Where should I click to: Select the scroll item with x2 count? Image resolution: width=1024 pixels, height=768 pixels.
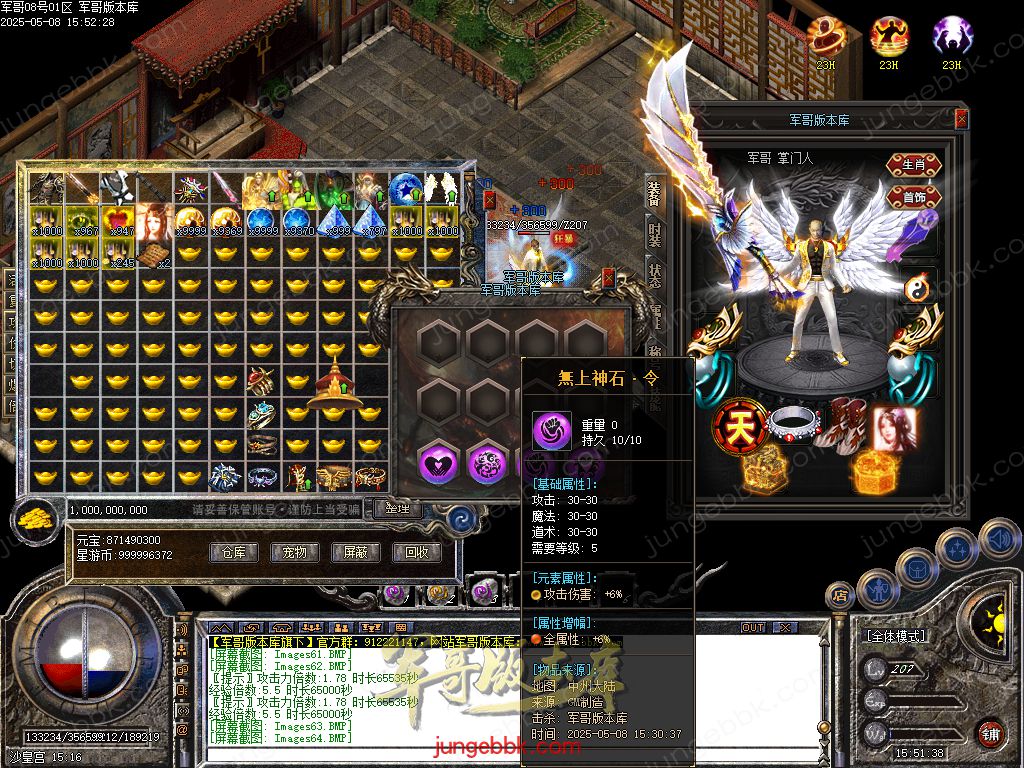[x=153, y=256]
